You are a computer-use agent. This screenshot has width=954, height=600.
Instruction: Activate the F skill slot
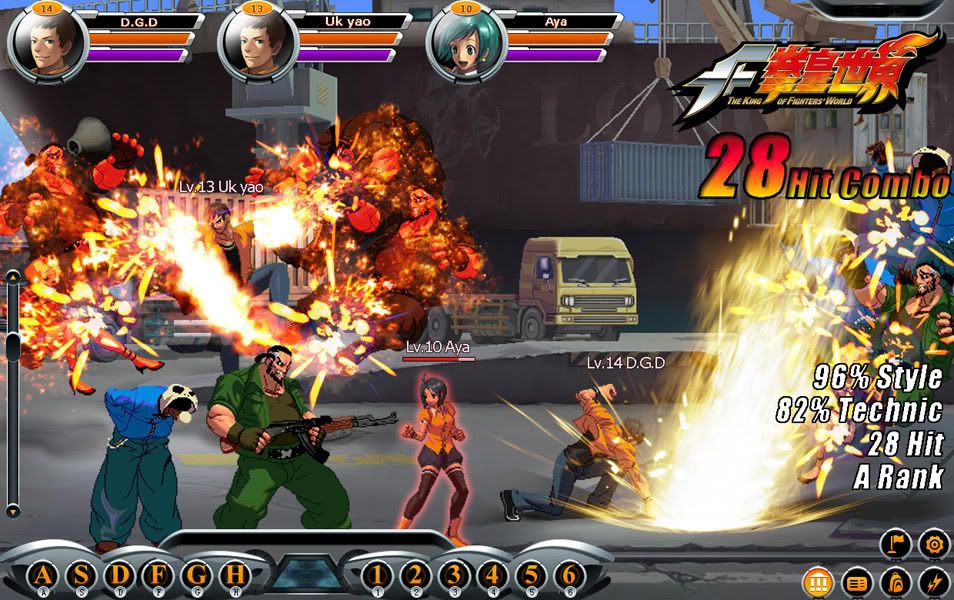coord(158,575)
